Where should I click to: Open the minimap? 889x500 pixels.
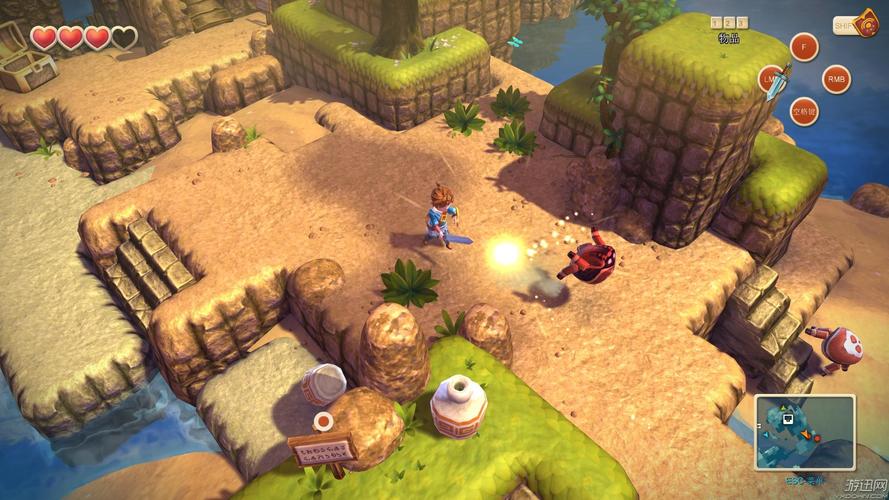[x=804, y=432]
